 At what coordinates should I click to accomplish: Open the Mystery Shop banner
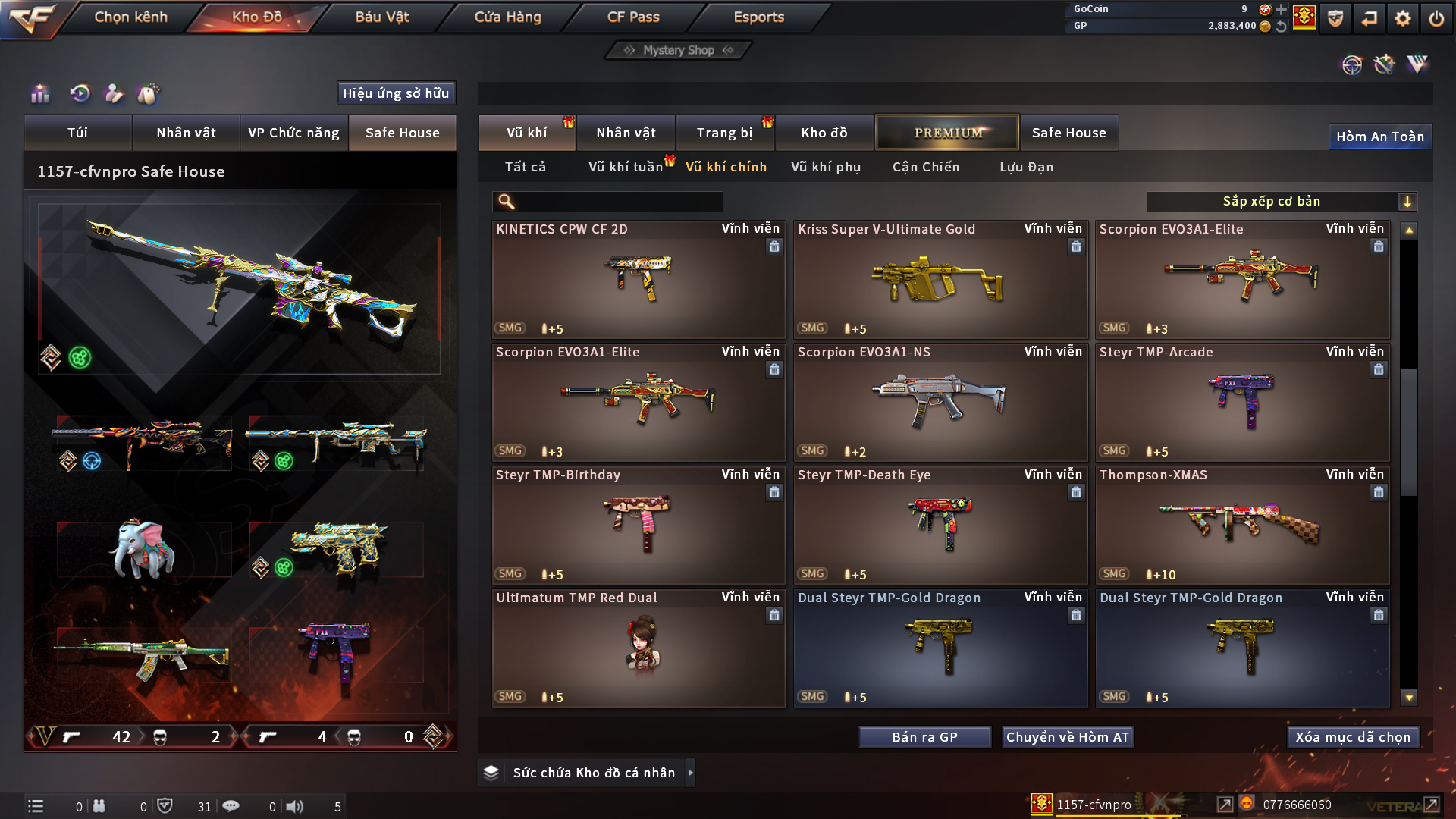pos(678,50)
